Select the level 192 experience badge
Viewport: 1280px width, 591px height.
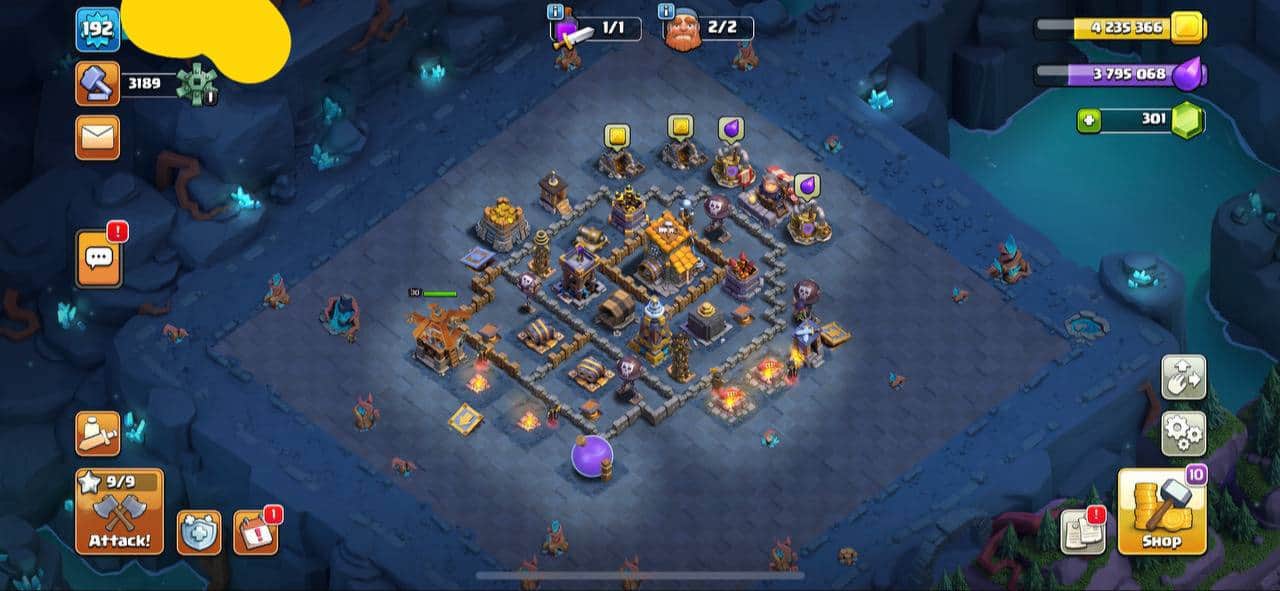[97, 29]
